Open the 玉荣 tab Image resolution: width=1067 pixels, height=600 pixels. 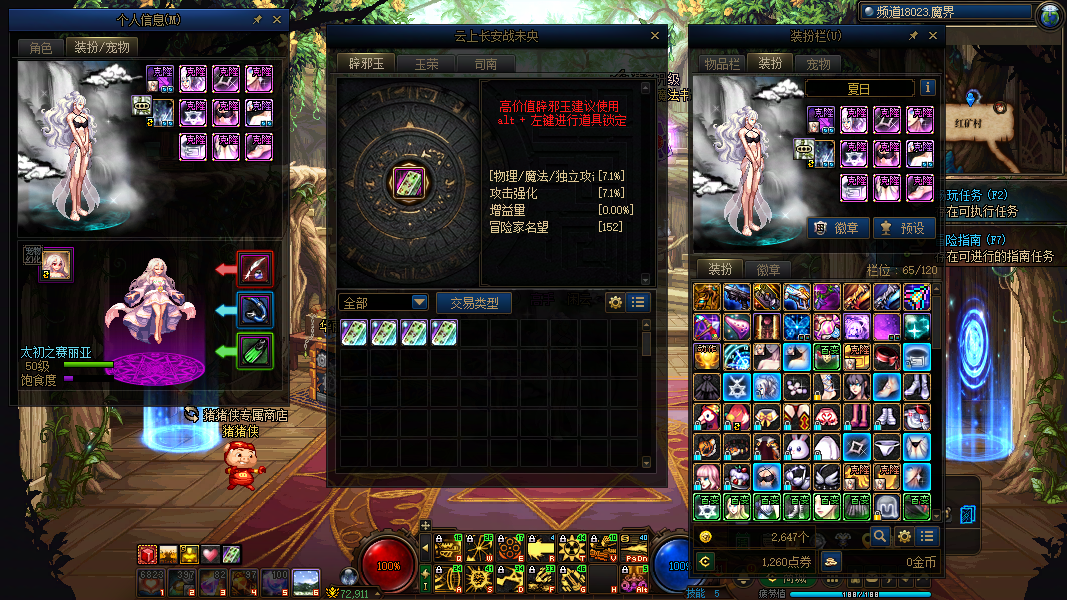(426, 64)
